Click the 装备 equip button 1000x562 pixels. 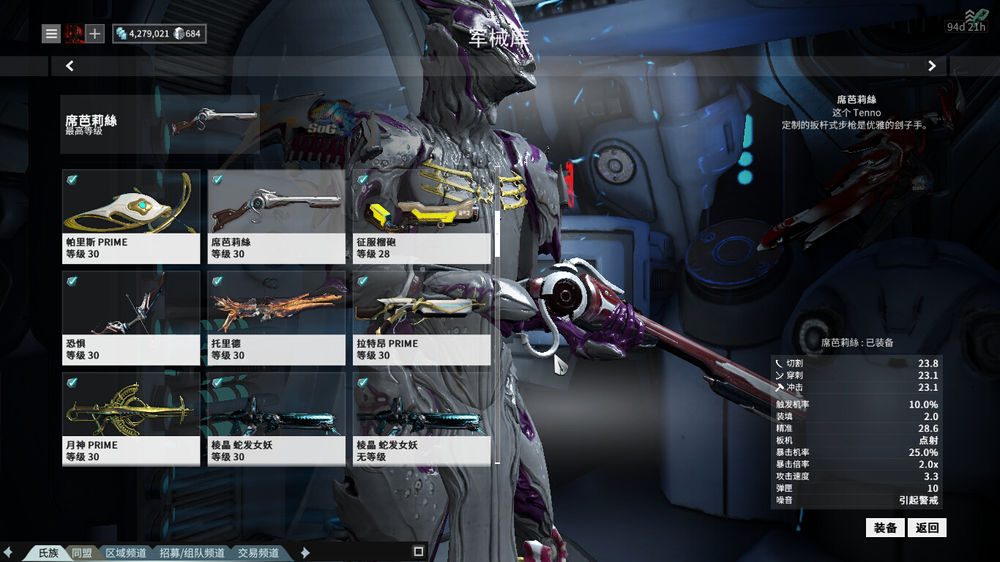tap(885, 527)
